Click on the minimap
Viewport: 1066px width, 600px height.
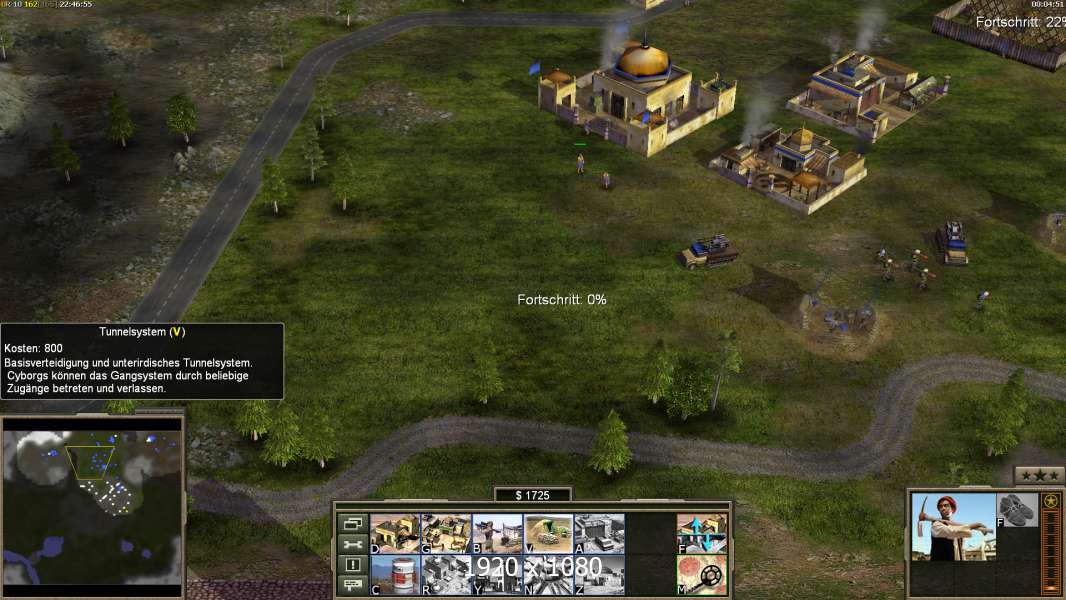pos(93,500)
